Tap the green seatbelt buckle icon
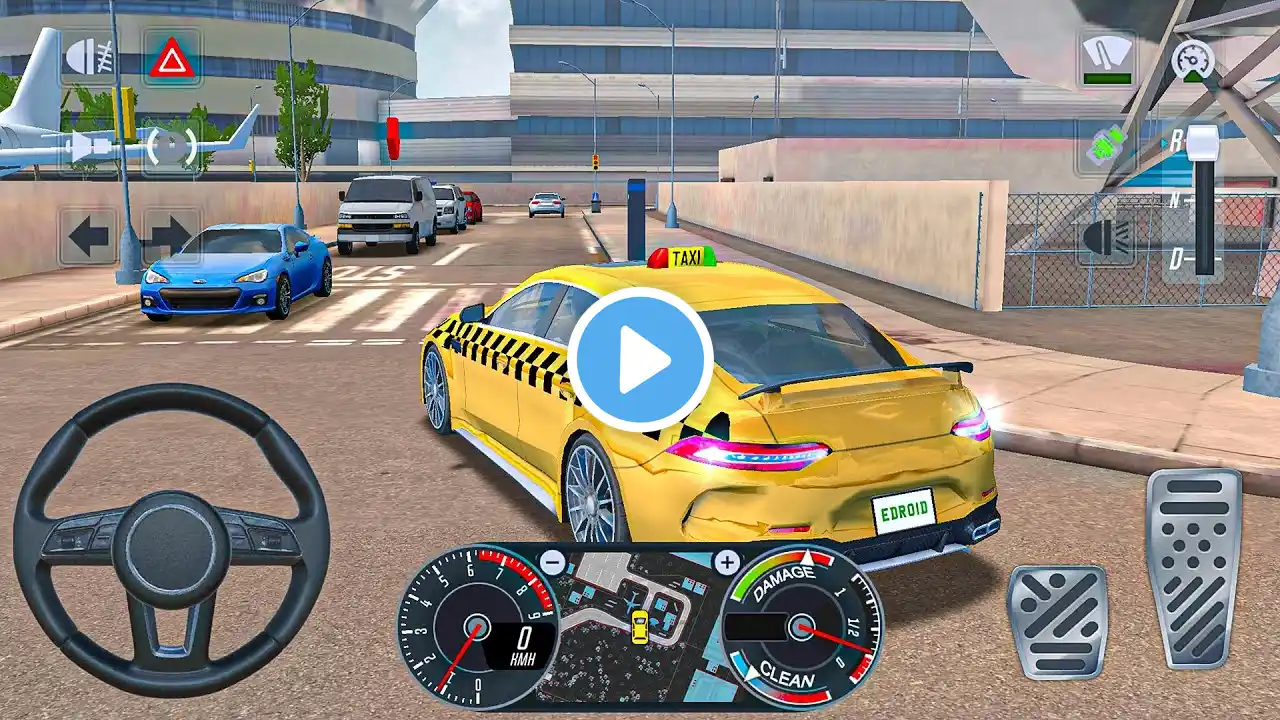Viewport: 1280px width, 720px height. tap(1107, 147)
